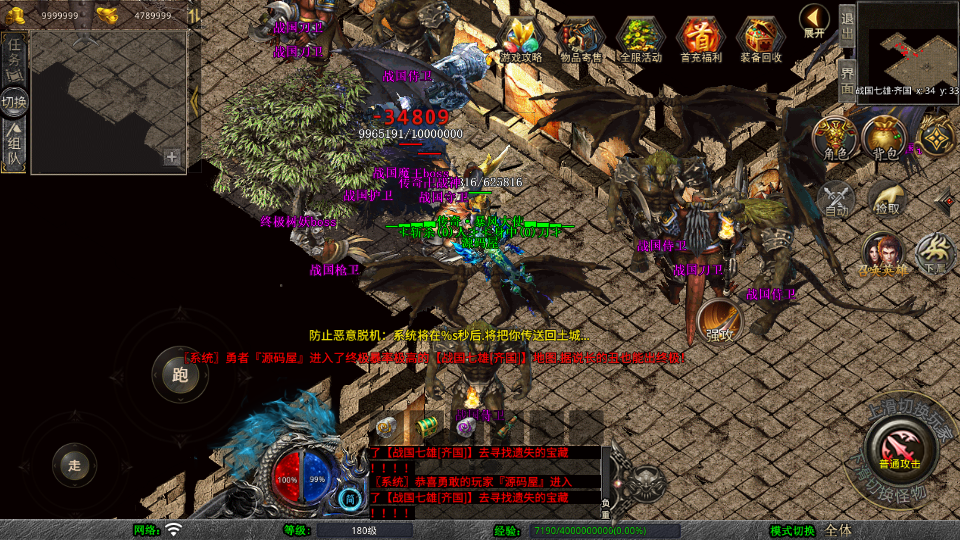Activate the 强攻 forced attack button

click(719, 322)
